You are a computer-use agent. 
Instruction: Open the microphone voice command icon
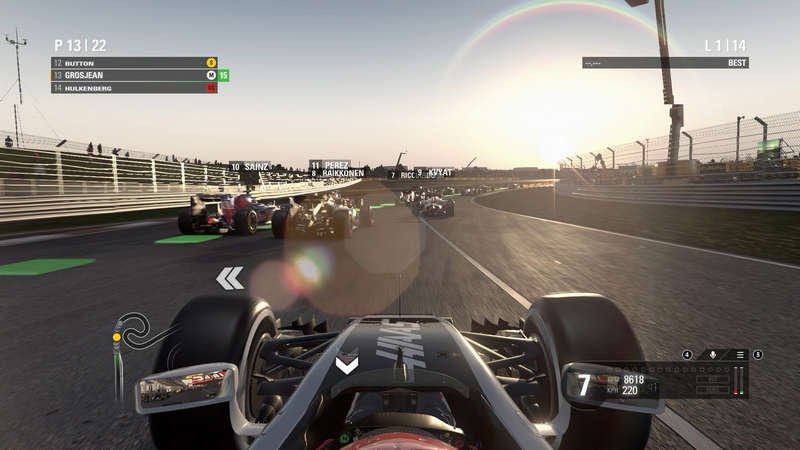click(x=713, y=354)
